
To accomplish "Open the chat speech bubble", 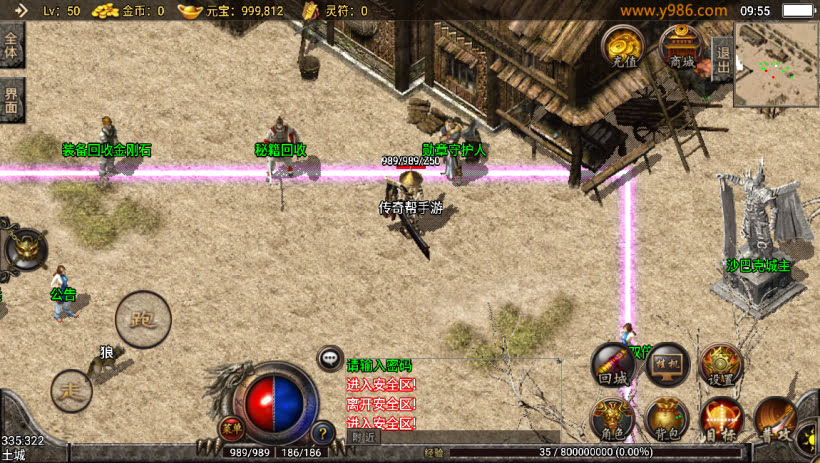I will coord(330,358).
